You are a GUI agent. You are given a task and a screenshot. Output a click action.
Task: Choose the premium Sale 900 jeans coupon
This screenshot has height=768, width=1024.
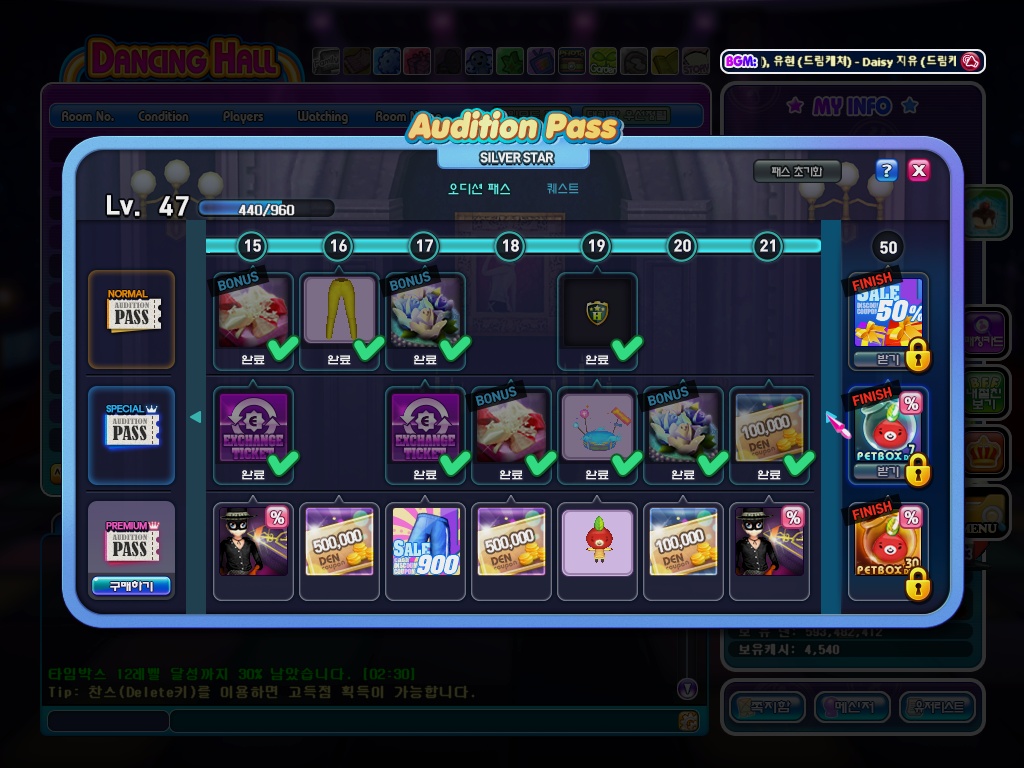click(x=425, y=542)
